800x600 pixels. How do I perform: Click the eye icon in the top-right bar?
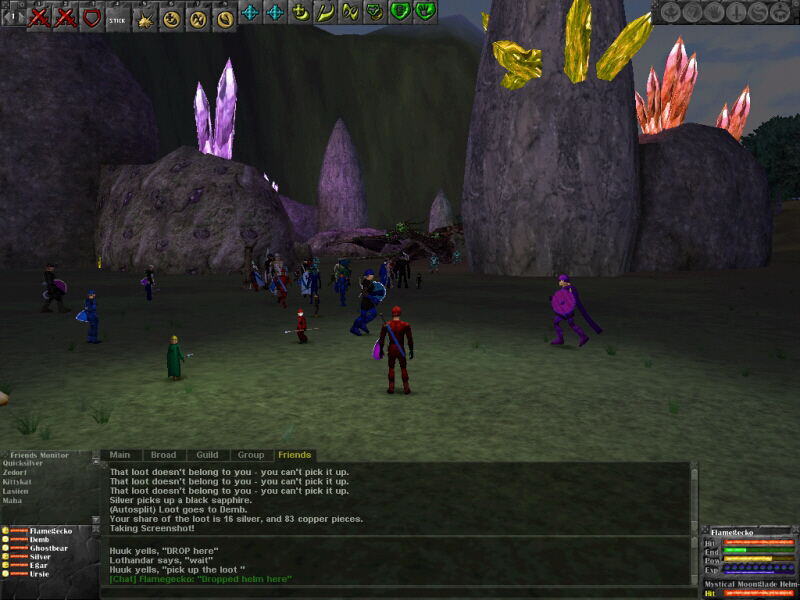pyautogui.click(x=668, y=12)
